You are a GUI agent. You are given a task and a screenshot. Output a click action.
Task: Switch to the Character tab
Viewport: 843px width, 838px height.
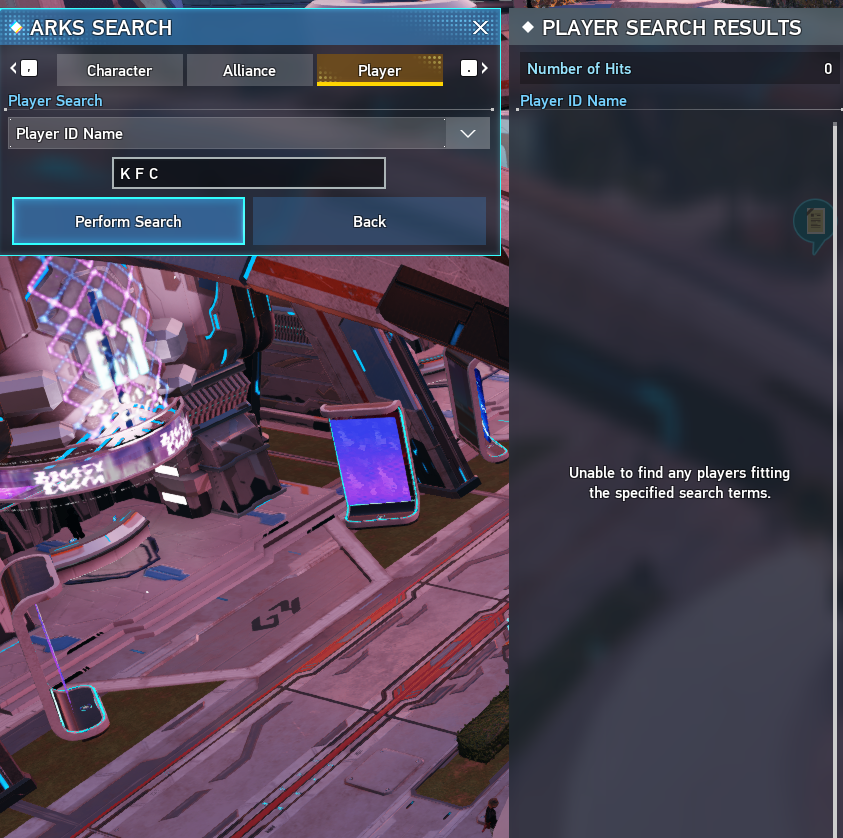click(120, 70)
